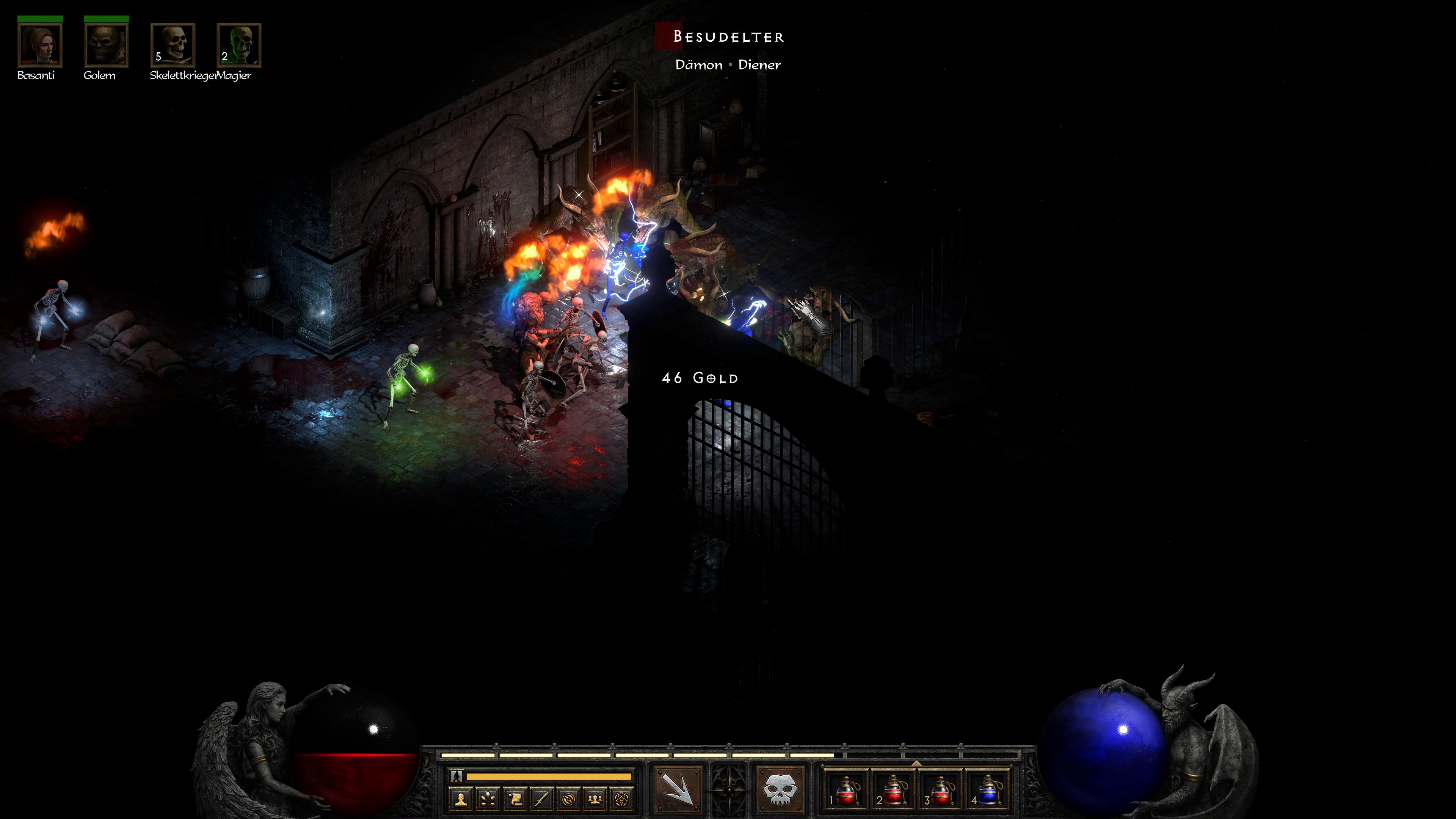Open the character sheet icon
This screenshot has height=819, width=1456.
point(461,799)
